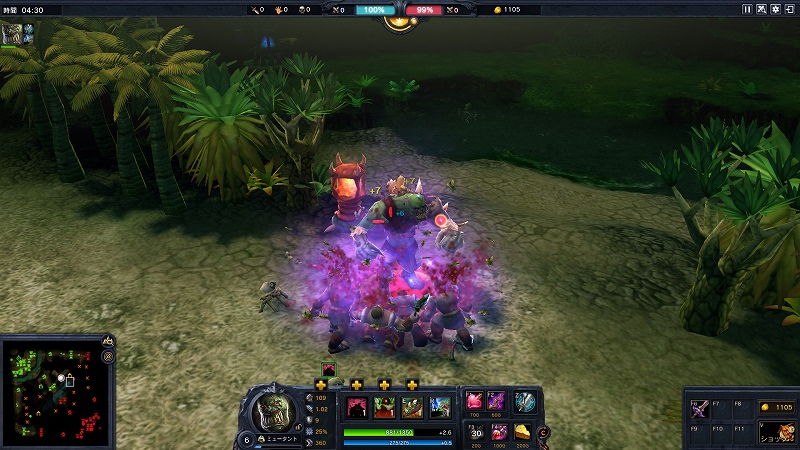Activate the third ability with green monster icon
This screenshot has width=800, height=450.
tap(412, 407)
